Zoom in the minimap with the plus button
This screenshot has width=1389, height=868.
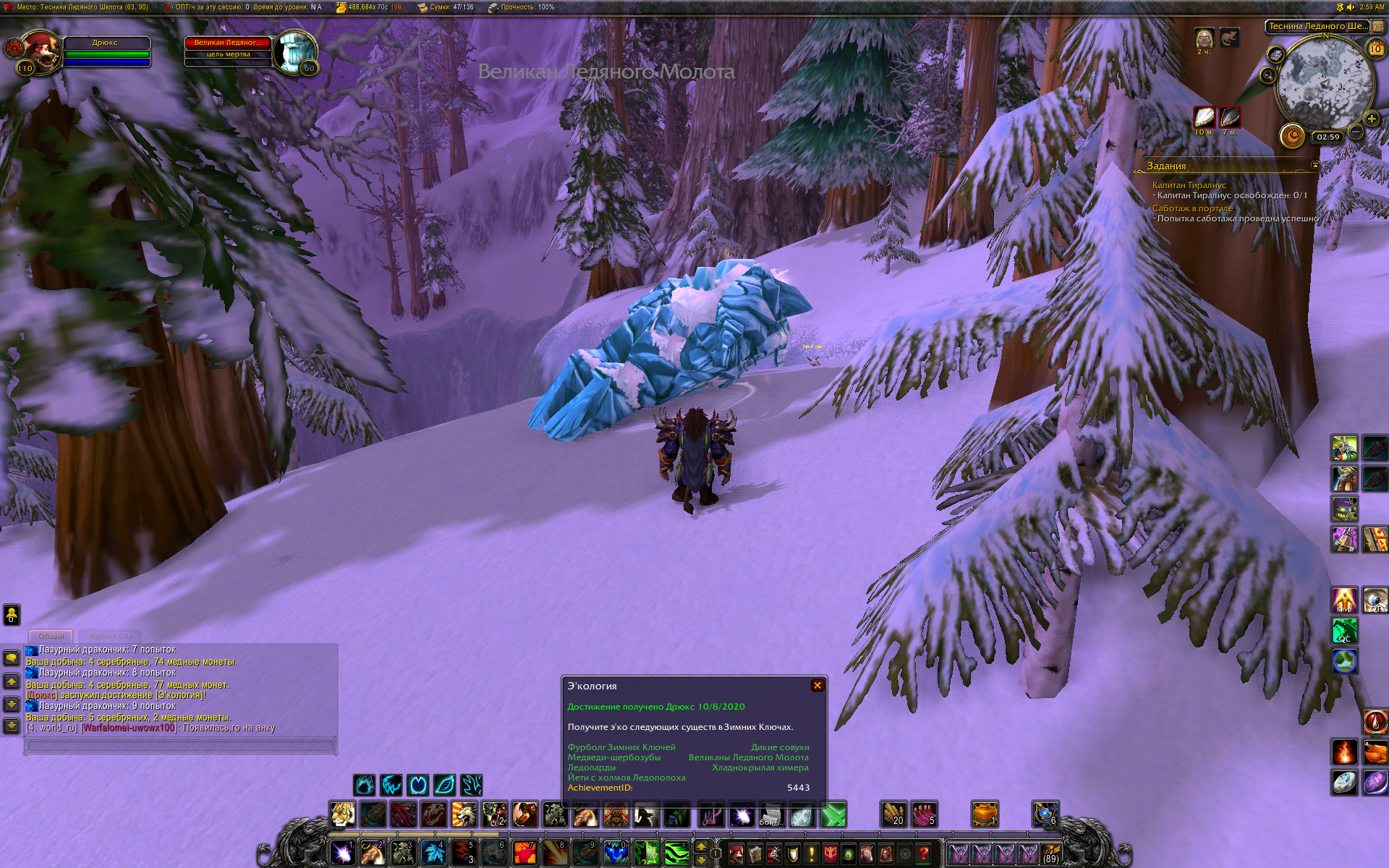(1371, 119)
